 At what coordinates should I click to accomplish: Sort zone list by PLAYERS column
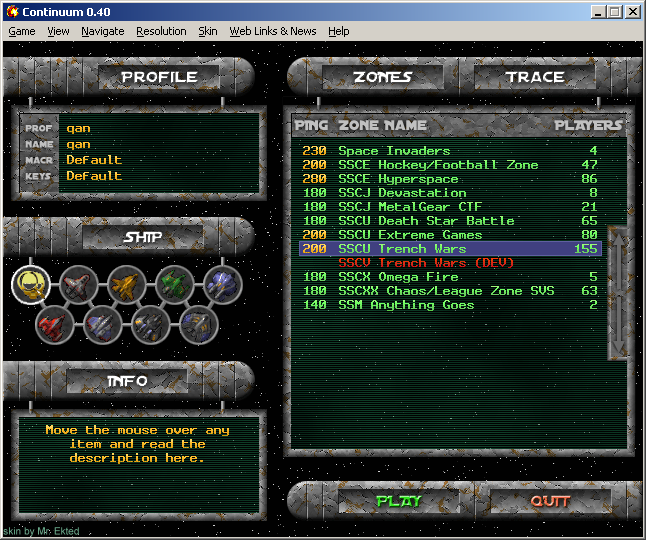click(588, 125)
